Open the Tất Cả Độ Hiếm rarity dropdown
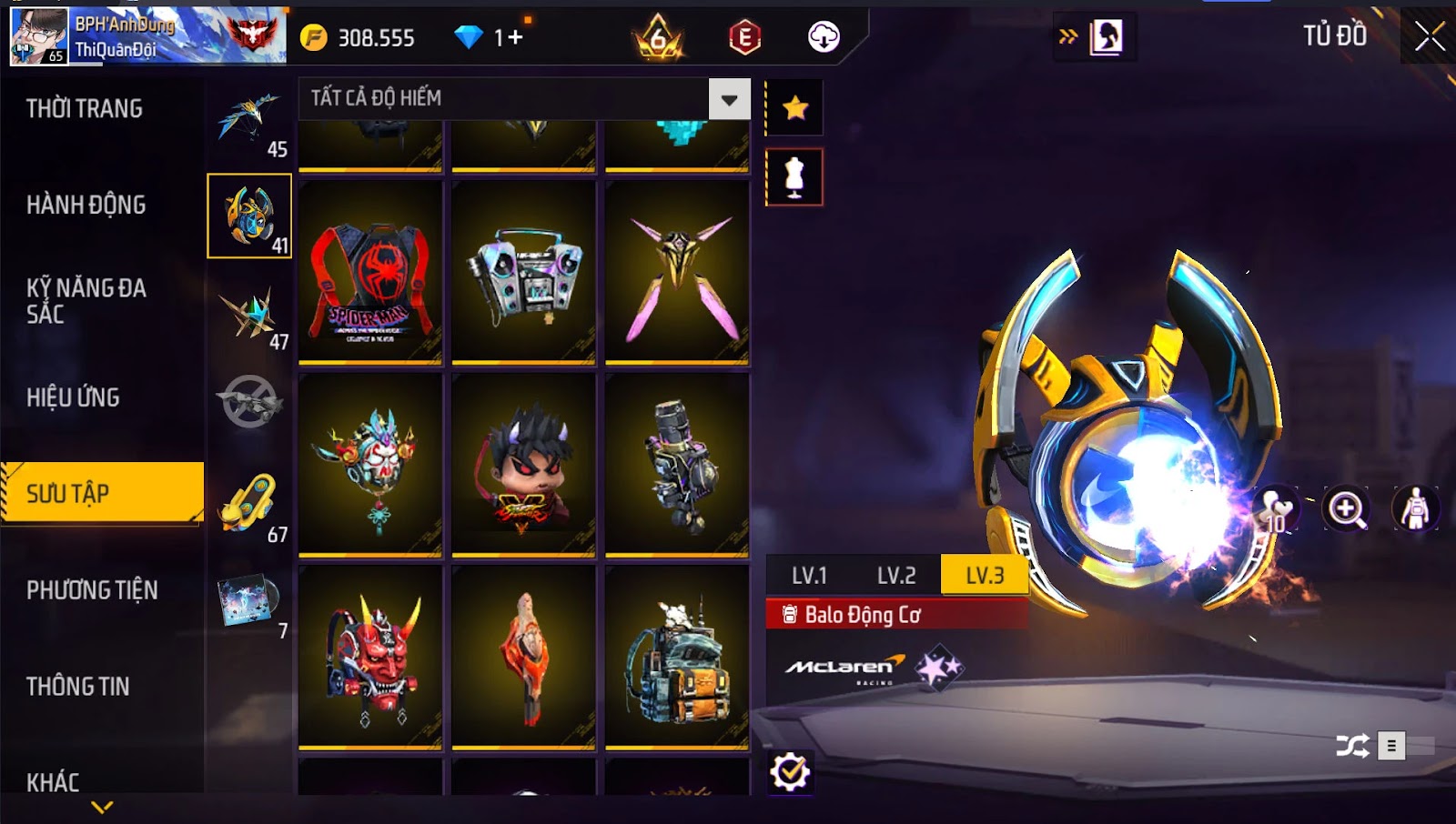 [x=729, y=99]
